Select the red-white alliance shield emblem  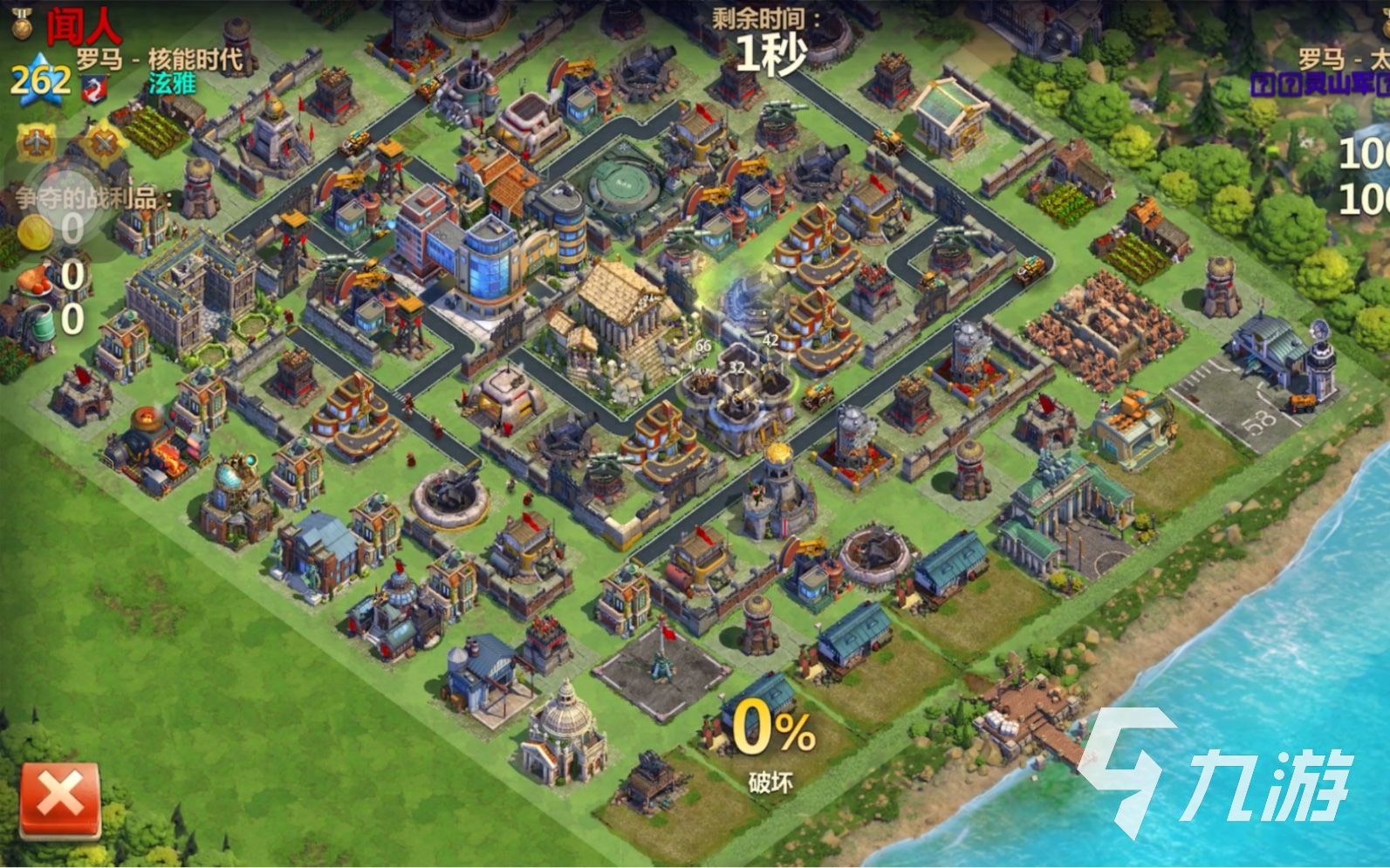pyautogui.click(x=93, y=86)
